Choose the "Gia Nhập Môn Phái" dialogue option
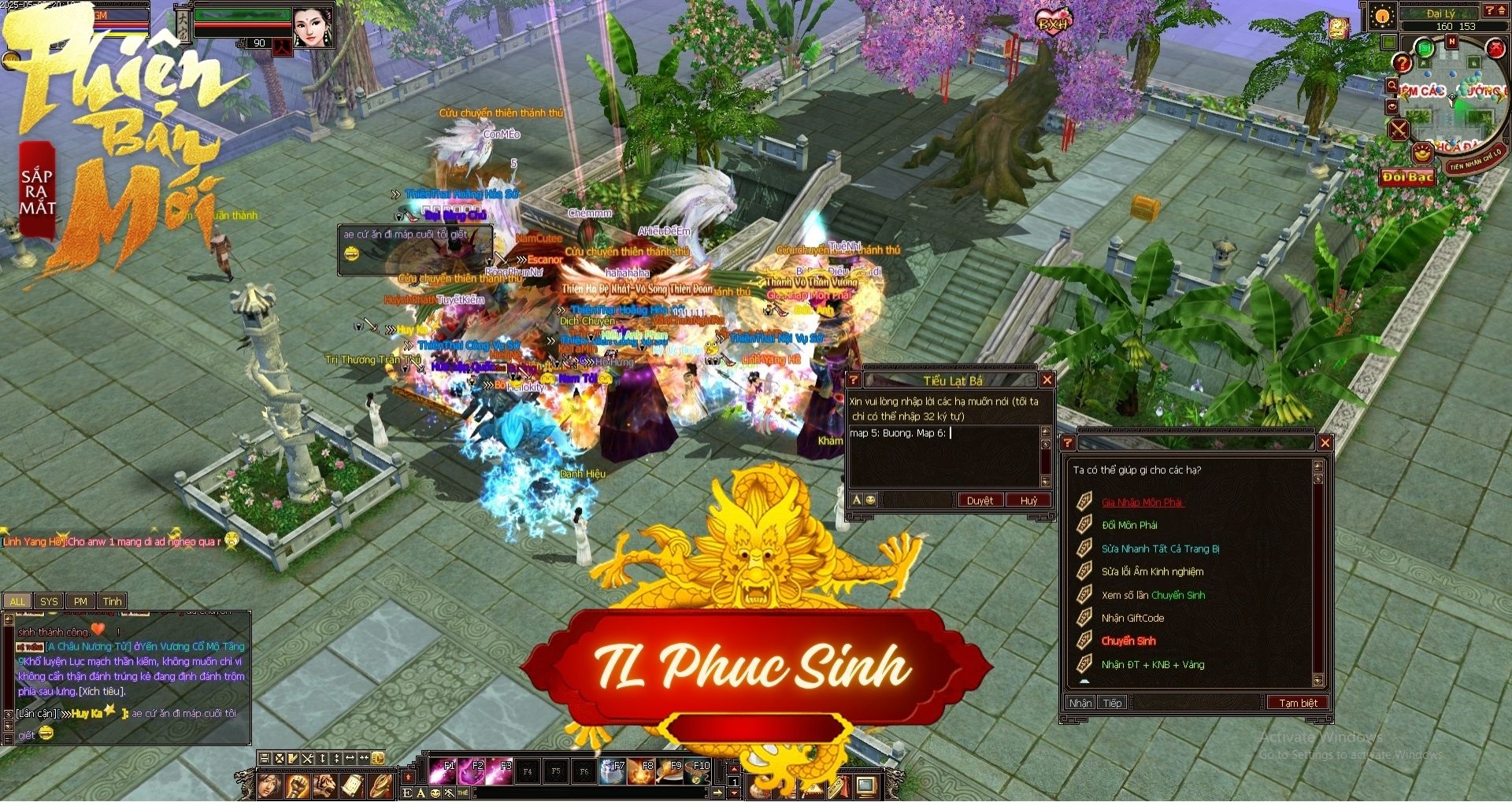The height and width of the screenshot is (802, 1512). point(1142,502)
